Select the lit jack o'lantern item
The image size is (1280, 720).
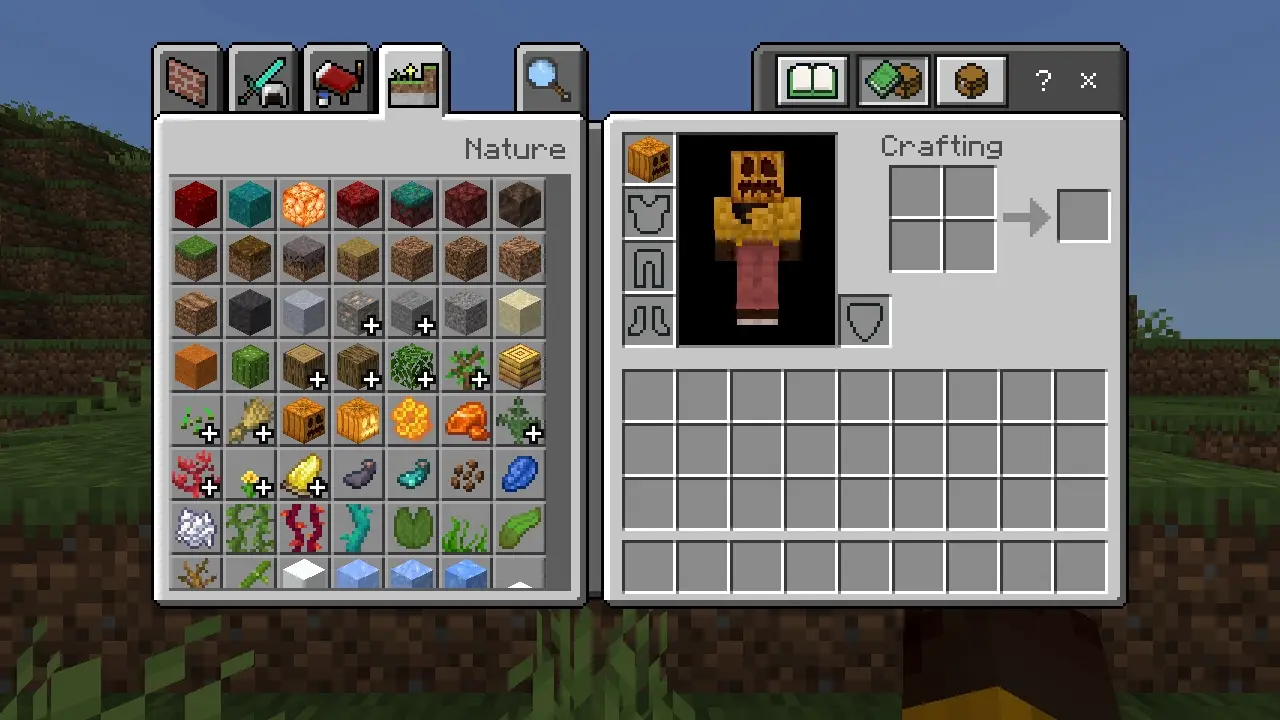(358, 420)
